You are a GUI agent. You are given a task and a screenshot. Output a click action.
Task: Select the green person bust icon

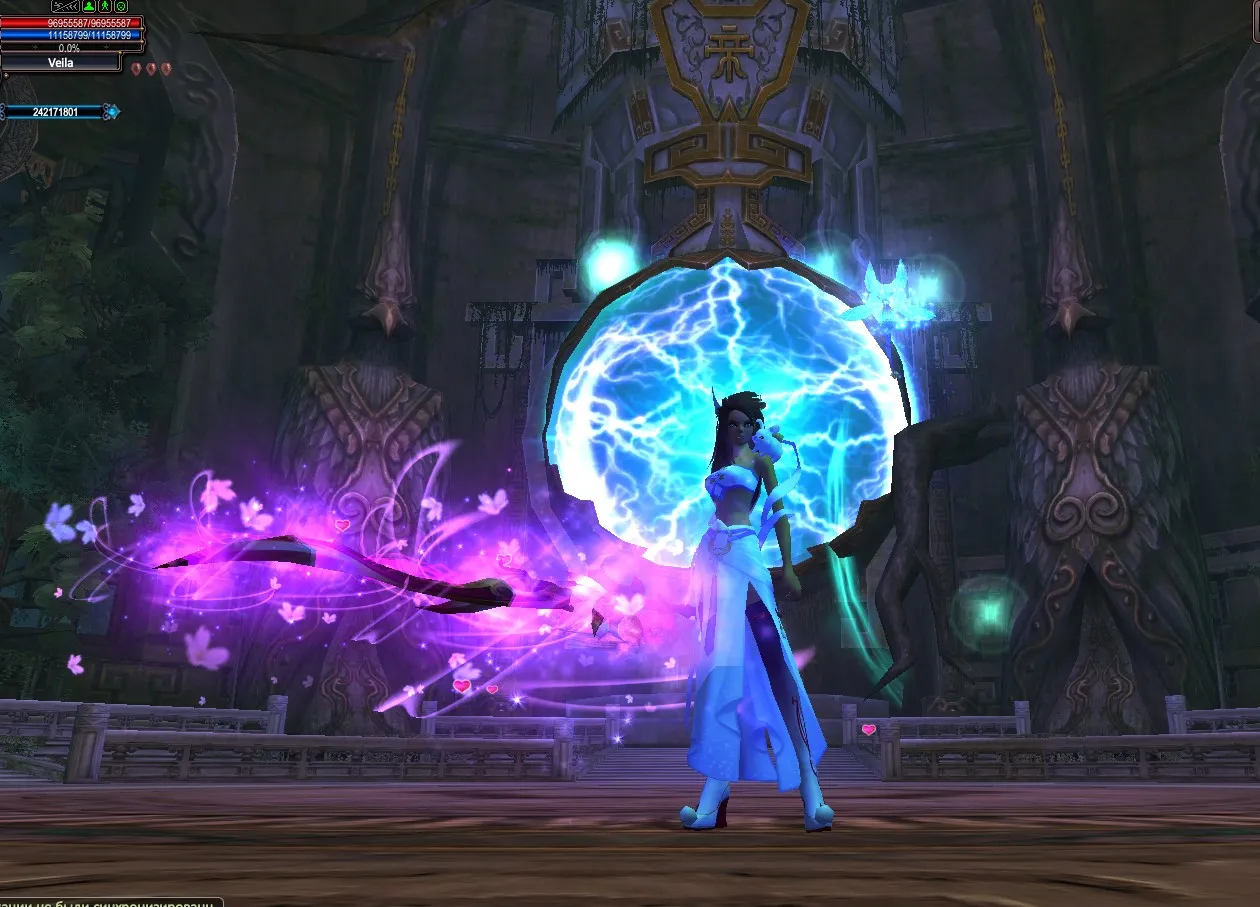point(87,7)
